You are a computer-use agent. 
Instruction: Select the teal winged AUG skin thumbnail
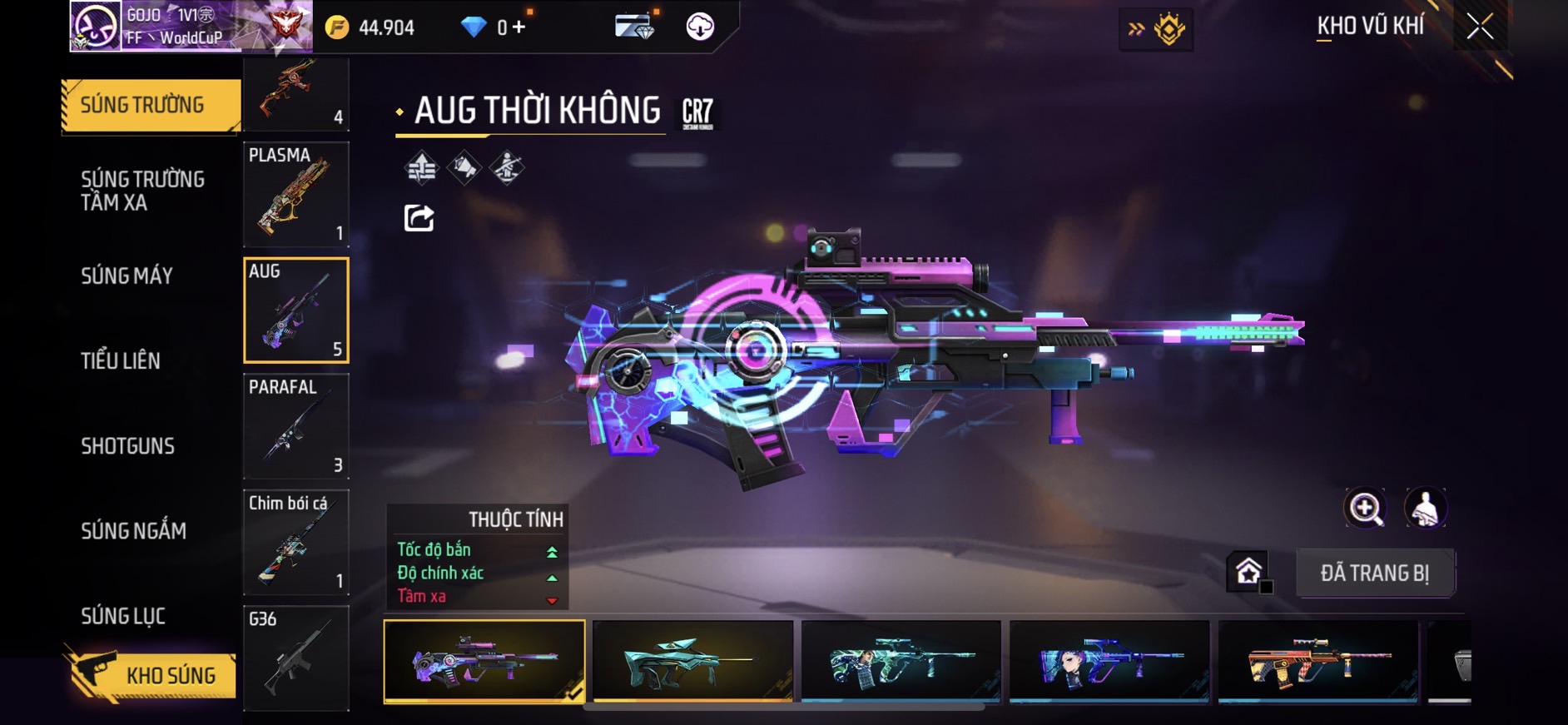click(x=692, y=662)
